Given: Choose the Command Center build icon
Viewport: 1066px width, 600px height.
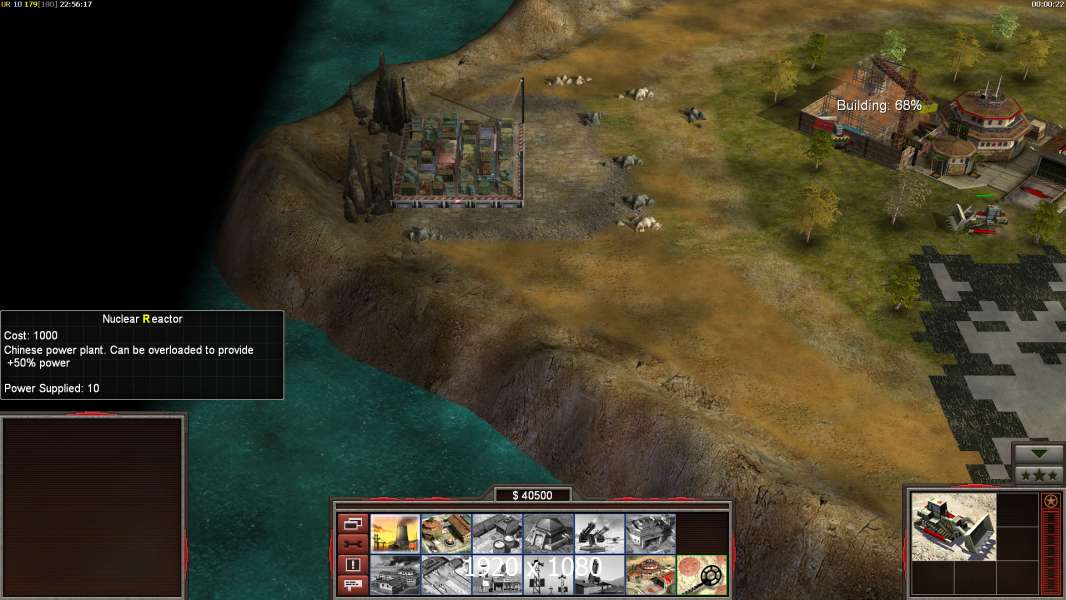Looking at the screenshot, I should pyautogui.click(x=650, y=574).
